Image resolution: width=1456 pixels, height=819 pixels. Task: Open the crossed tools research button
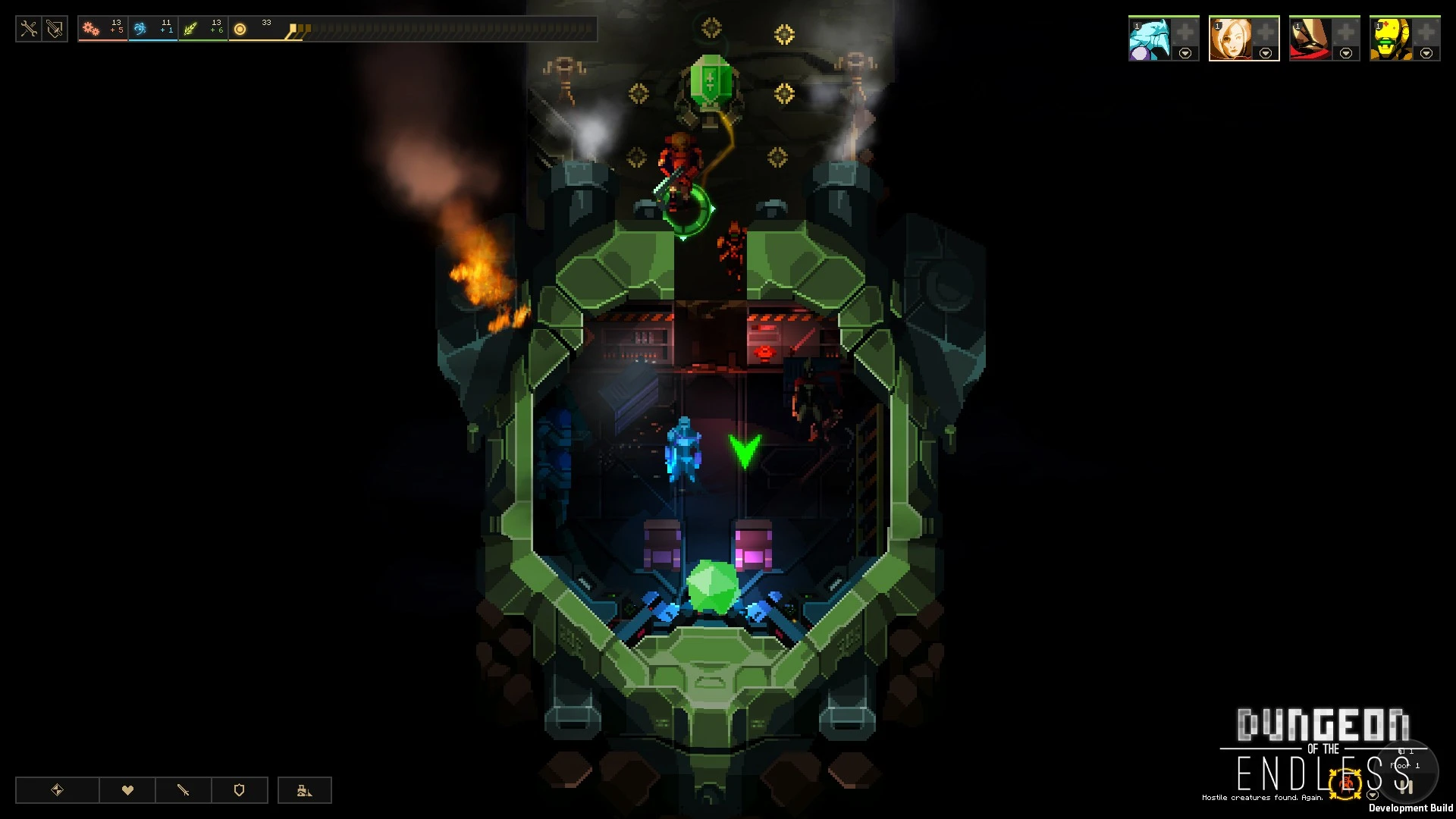[29, 30]
